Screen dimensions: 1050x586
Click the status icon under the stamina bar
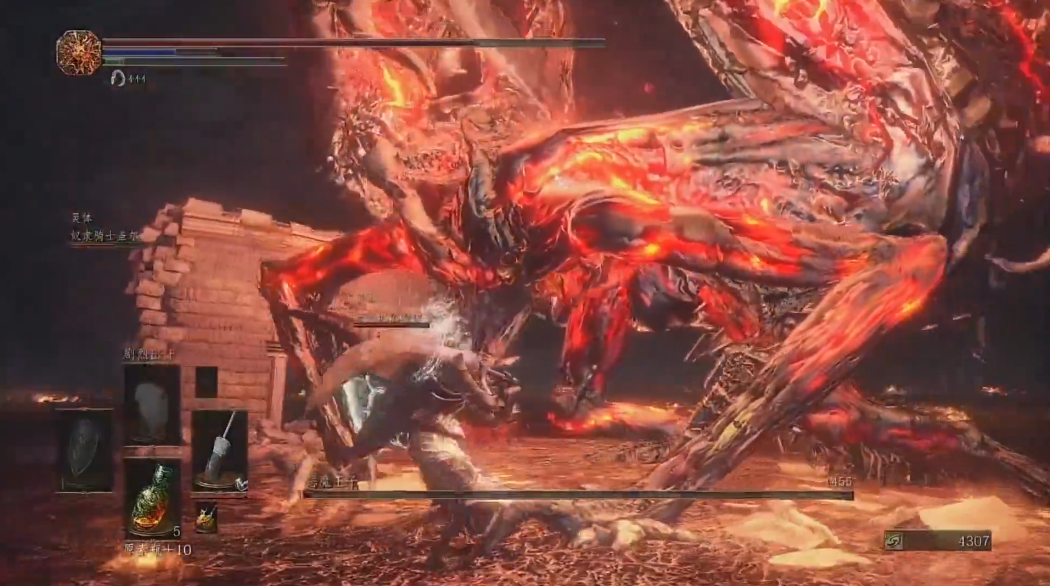point(118,78)
